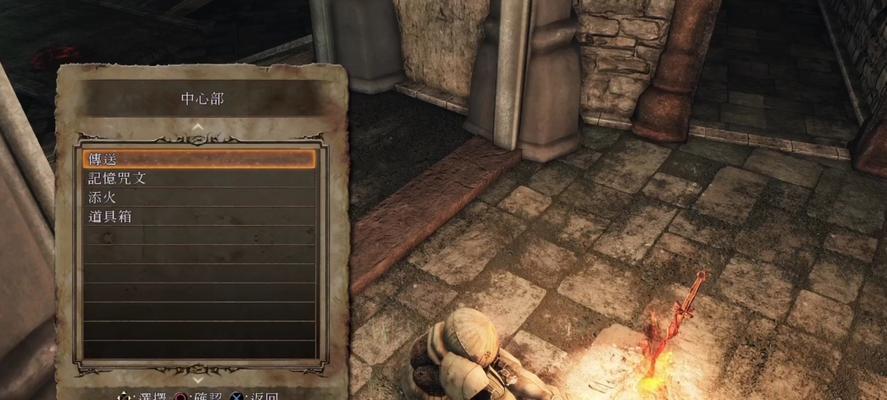Click the up arrow above the list
887x400 pixels.
click(198, 127)
